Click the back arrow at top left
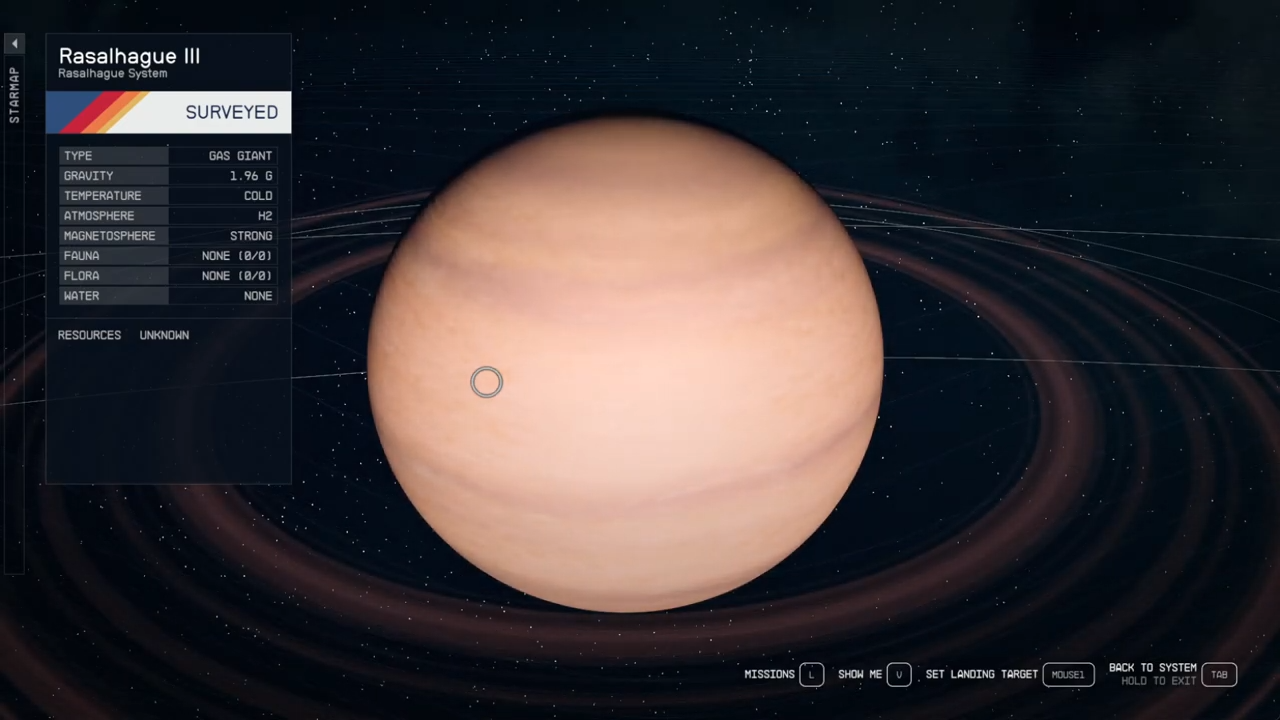The image size is (1280, 720). coord(14,42)
